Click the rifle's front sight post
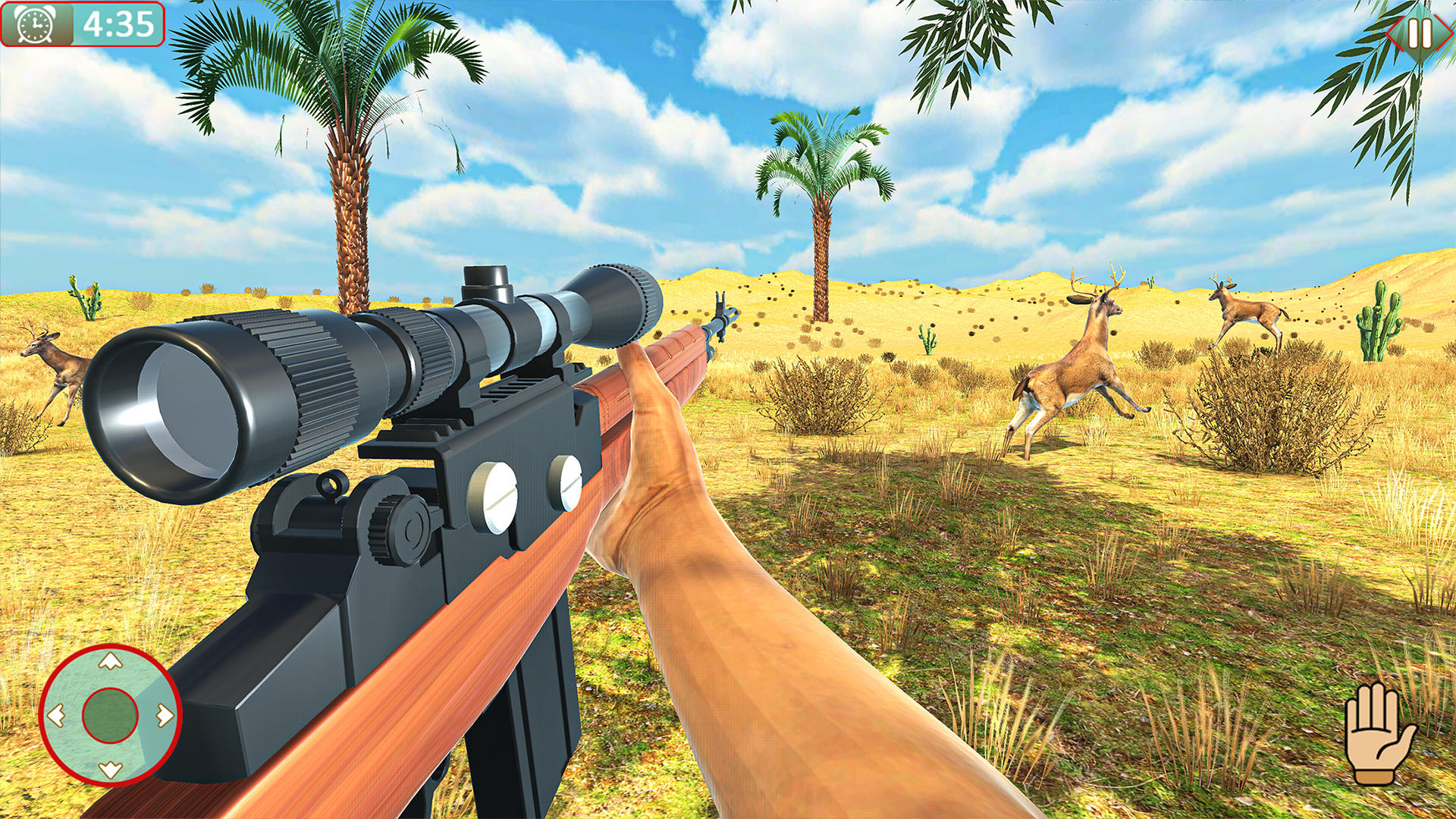1456x819 pixels. click(720, 303)
